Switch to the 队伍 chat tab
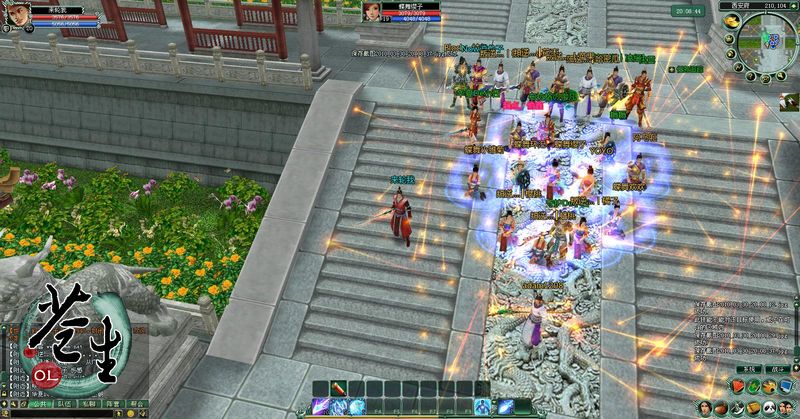Image resolution: width=800 pixels, height=419 pixels. [x=66, y=405]
